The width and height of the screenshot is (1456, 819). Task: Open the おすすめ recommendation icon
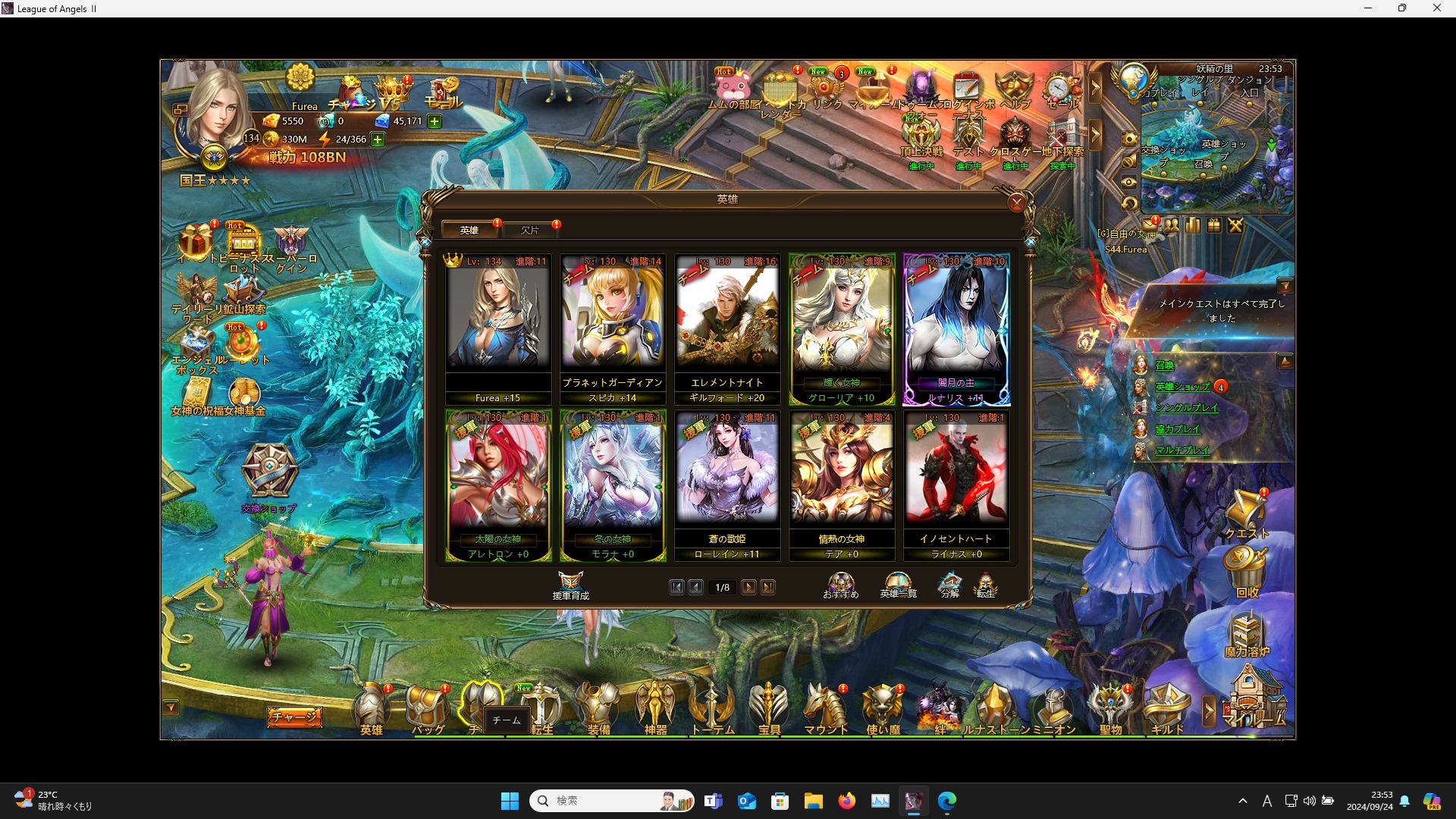pyautogui.click(x=840, y=584)
